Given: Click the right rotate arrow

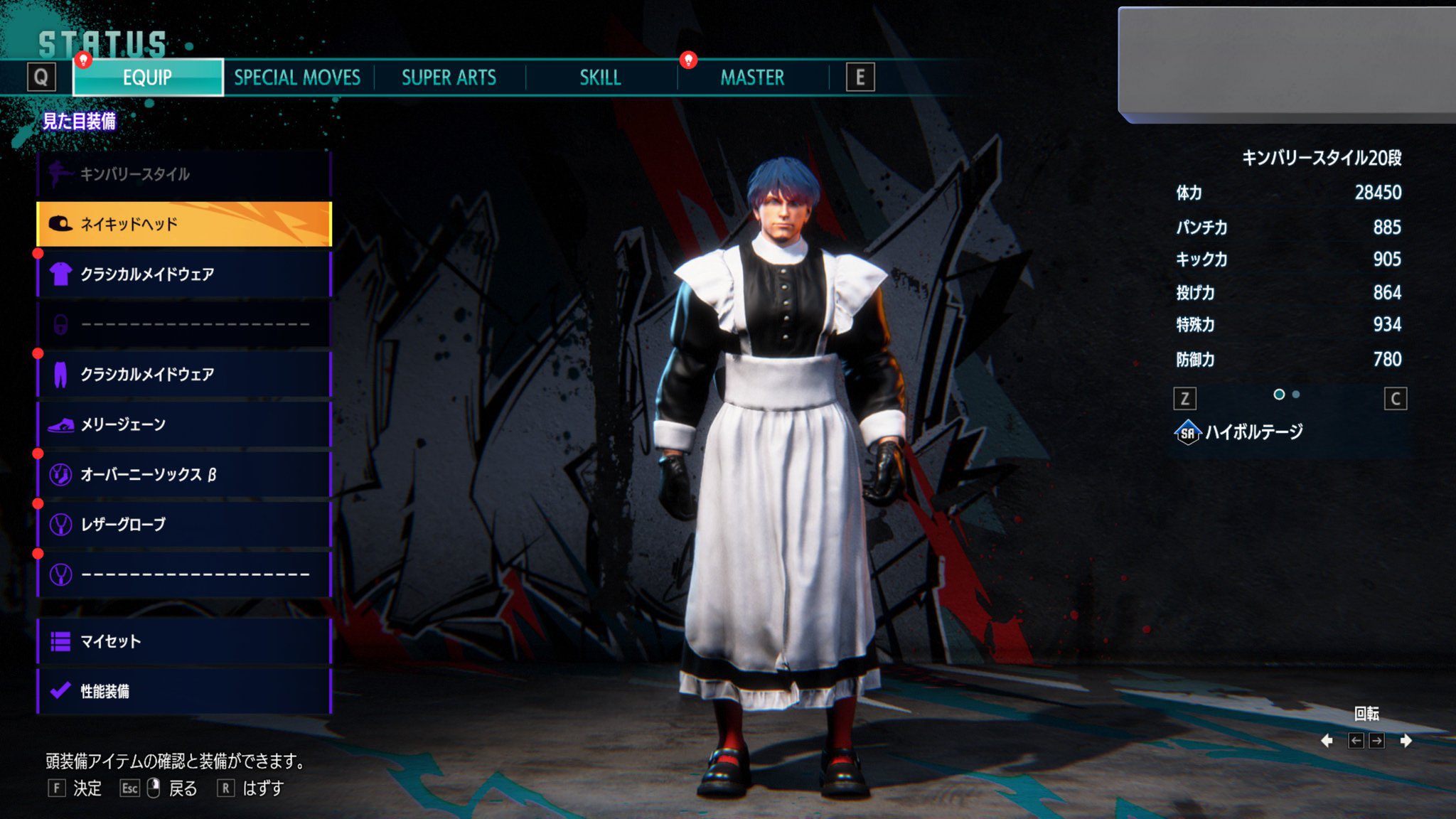Looking at the screenshot, I should pyautogui.click(x=1406, y=741).
